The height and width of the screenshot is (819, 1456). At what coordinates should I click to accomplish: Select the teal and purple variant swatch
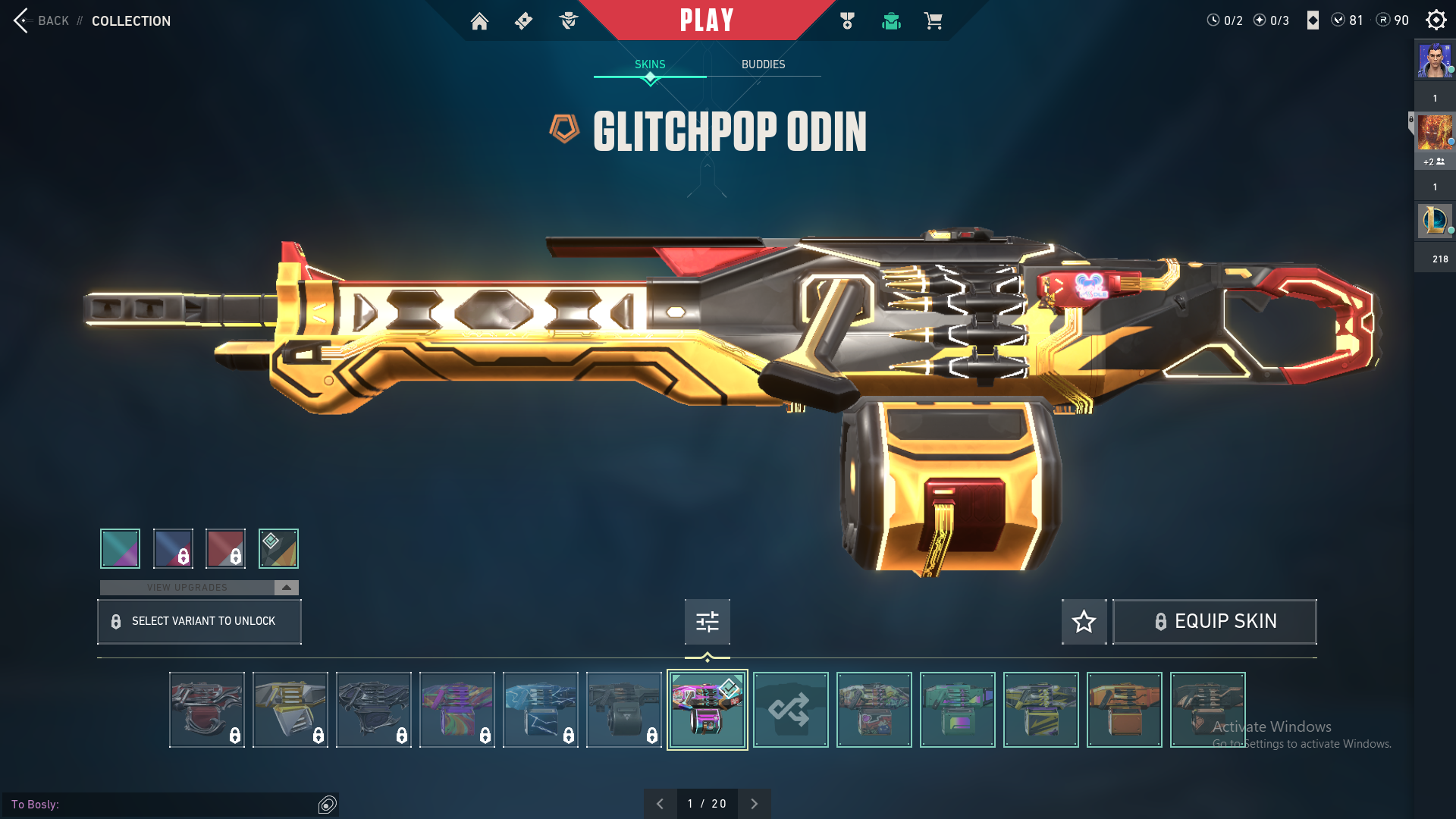[120, 548]
